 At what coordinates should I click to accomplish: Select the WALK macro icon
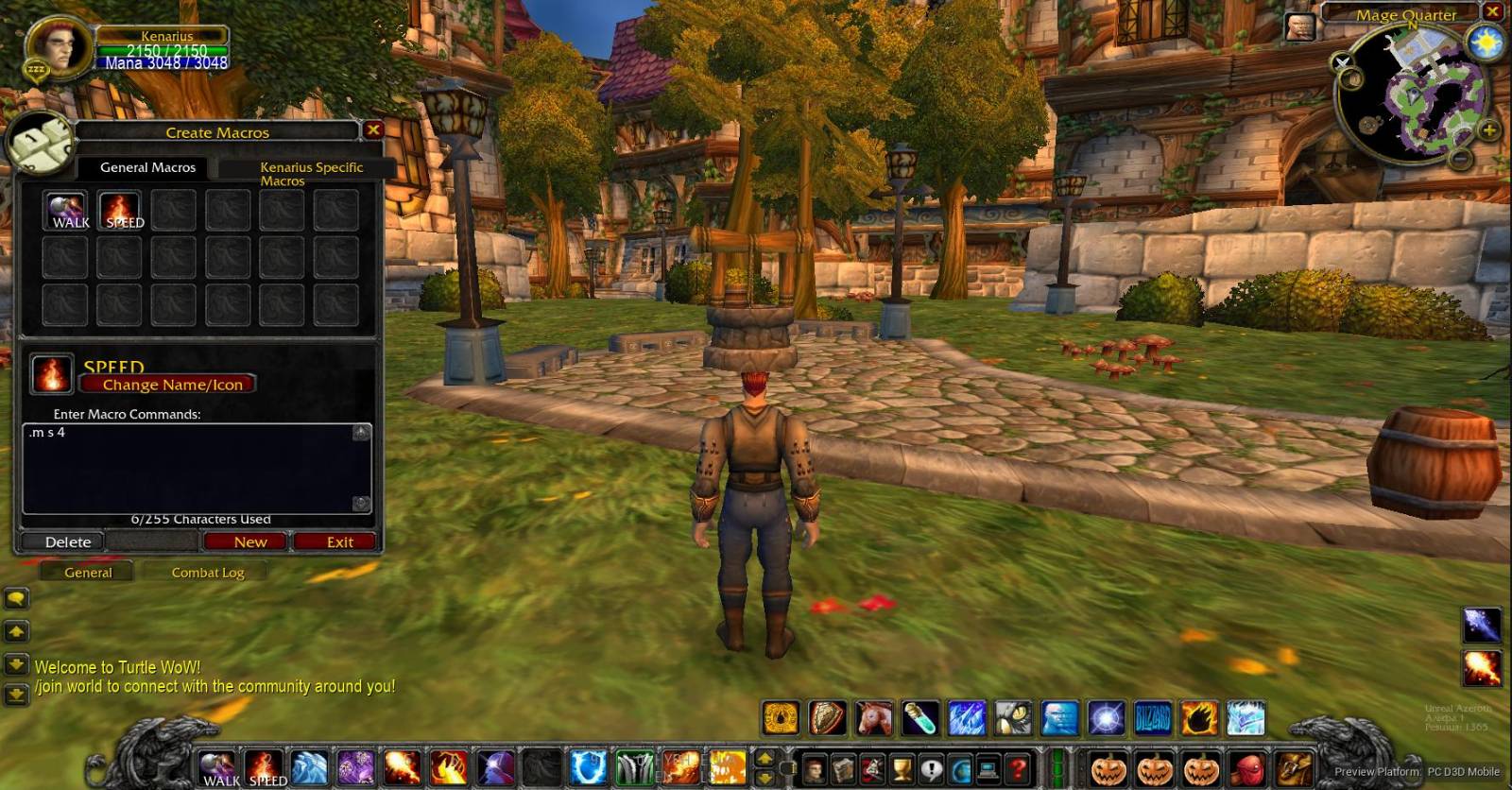[64, 208]
